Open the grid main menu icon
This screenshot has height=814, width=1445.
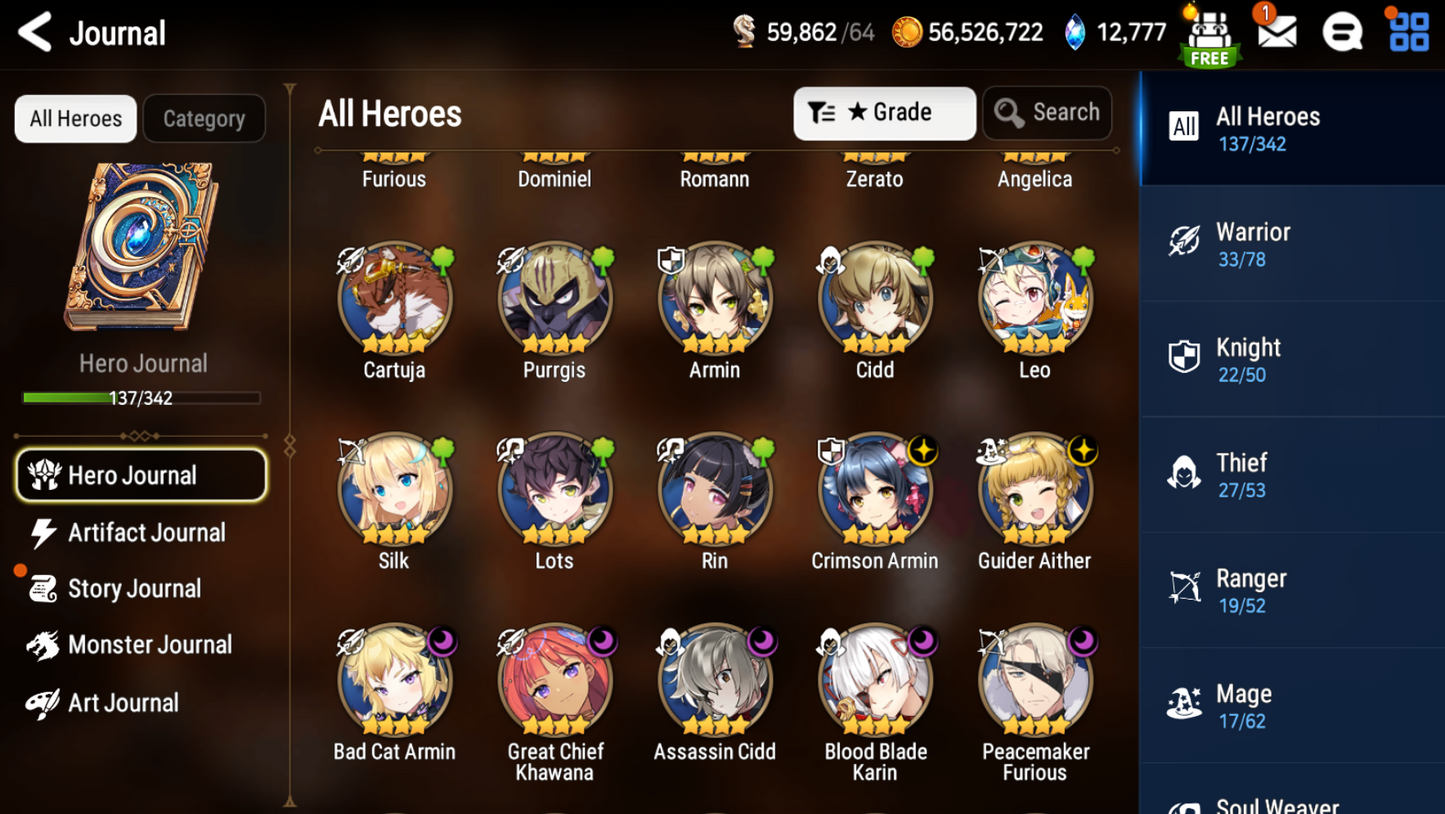(x=1409, y=32)
